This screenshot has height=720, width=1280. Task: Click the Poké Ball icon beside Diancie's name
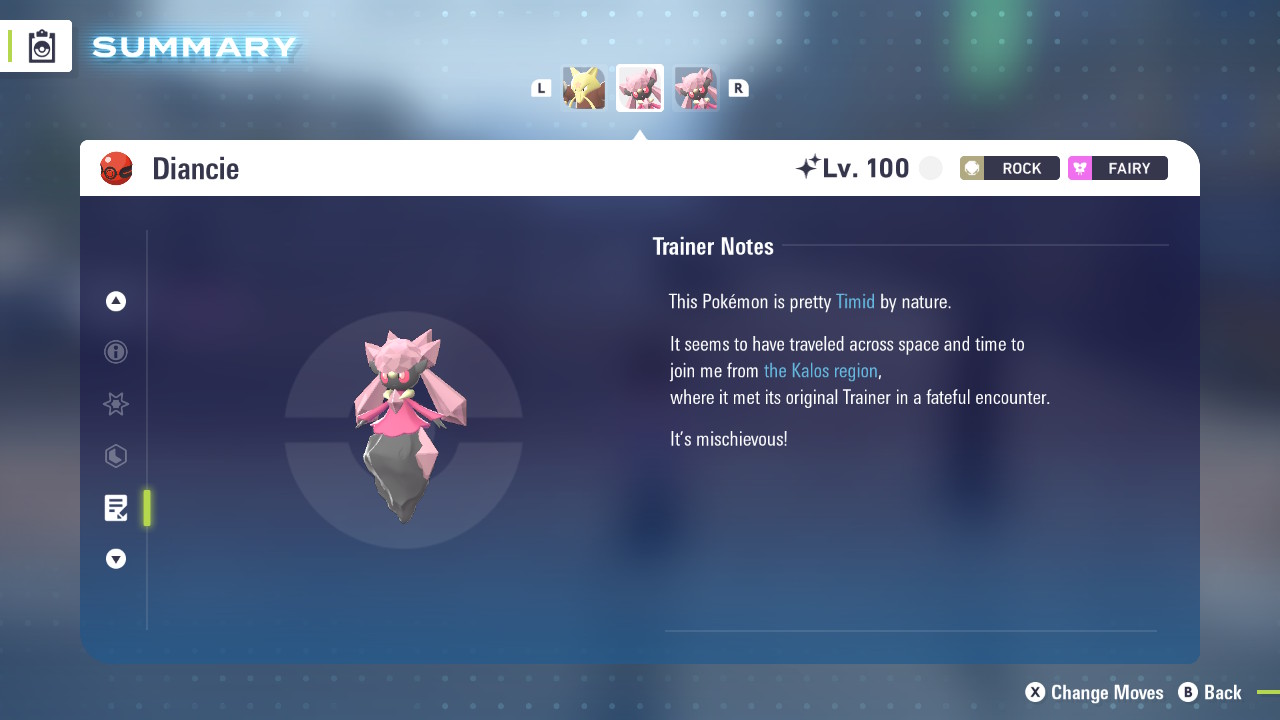117,168
